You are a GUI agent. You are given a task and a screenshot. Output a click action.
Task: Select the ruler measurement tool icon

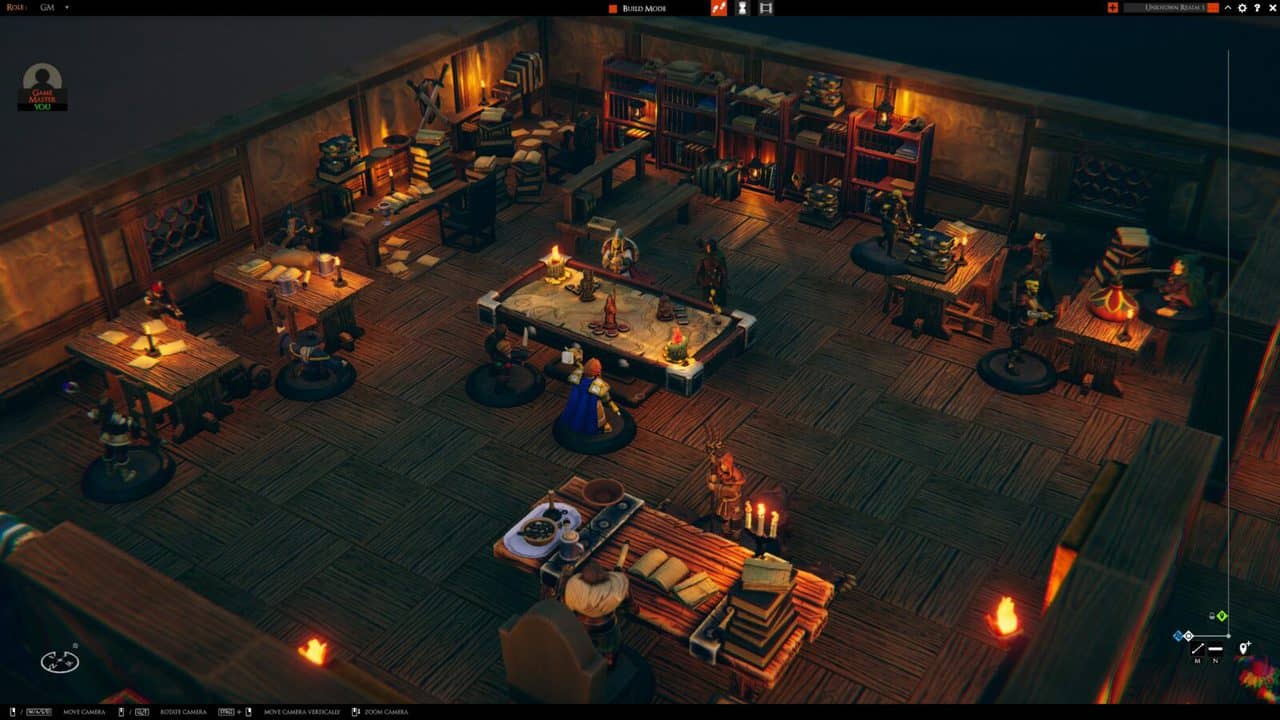(1198, 648)
